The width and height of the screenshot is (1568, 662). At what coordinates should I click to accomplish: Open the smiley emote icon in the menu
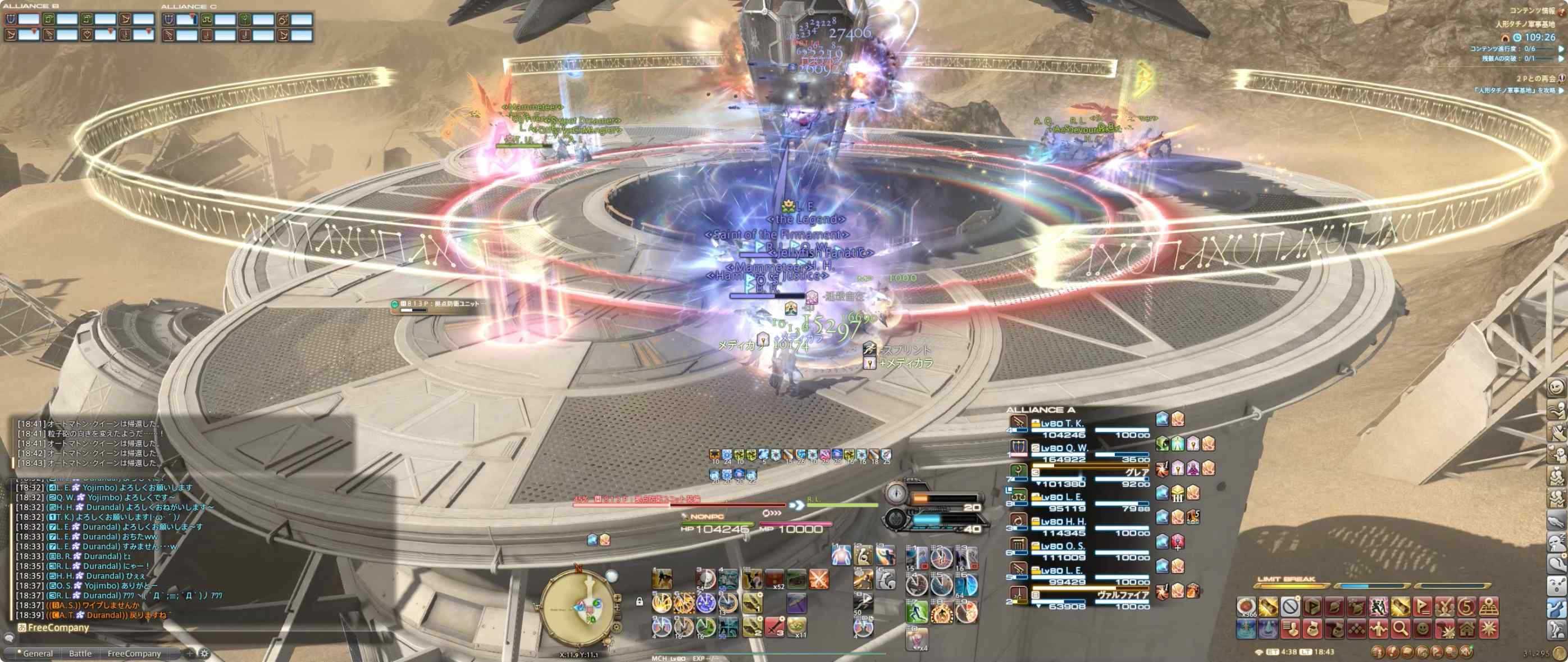pos(1423,631)
